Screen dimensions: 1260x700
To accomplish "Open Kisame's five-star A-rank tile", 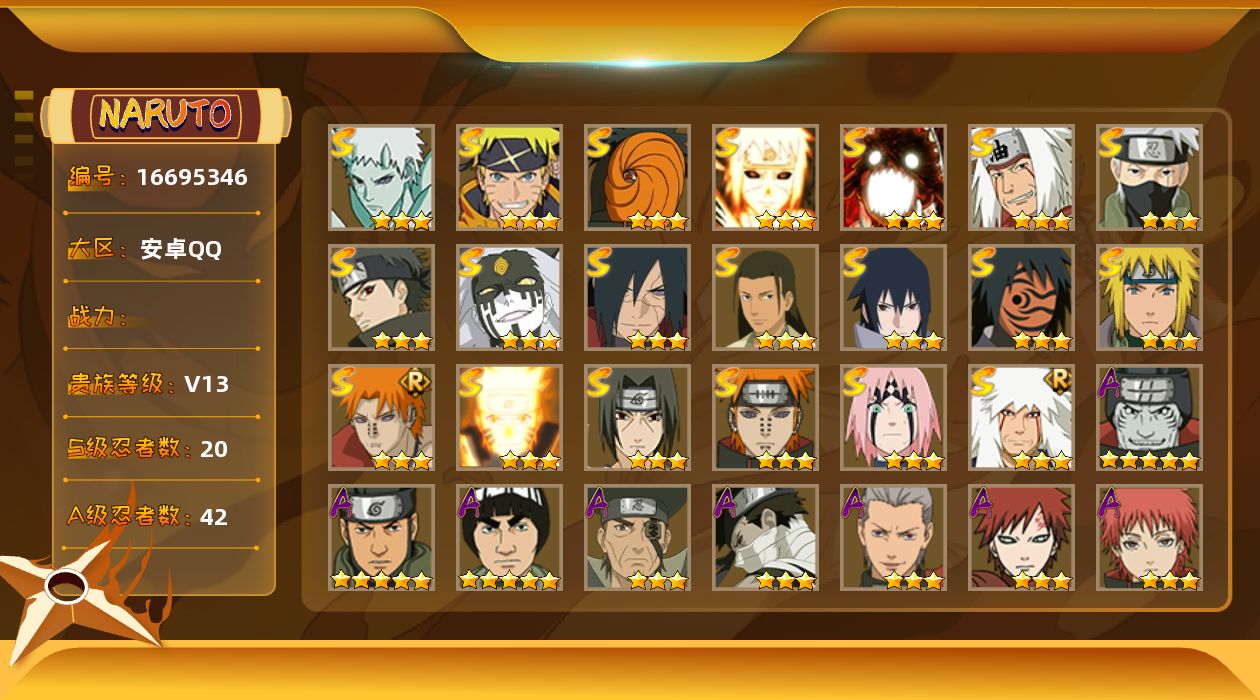I will (x=1149, y=417).
